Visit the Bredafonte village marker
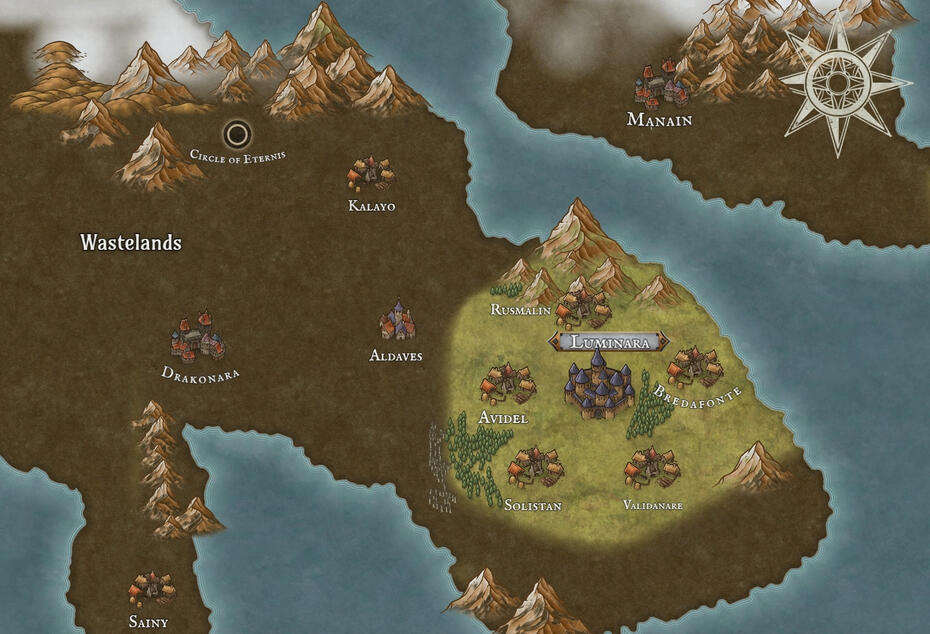Viewport: 930px width, 634px height. pyautogui.click(x=694, y=368)
